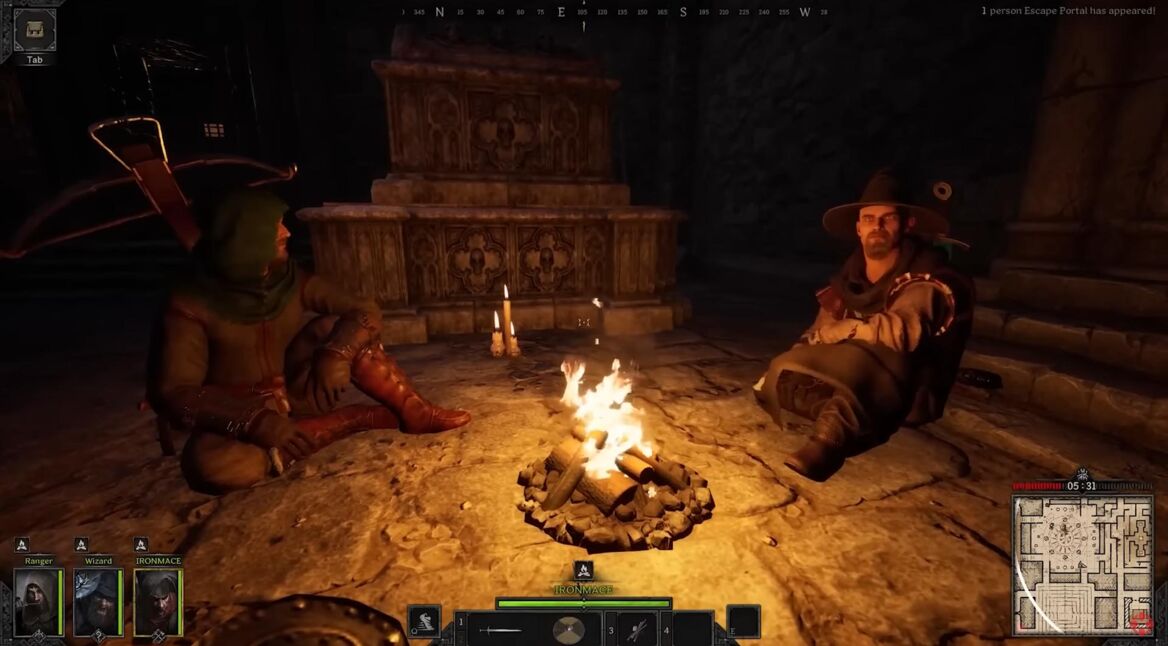Select the Ranger party member portrait

pos(38,602)
